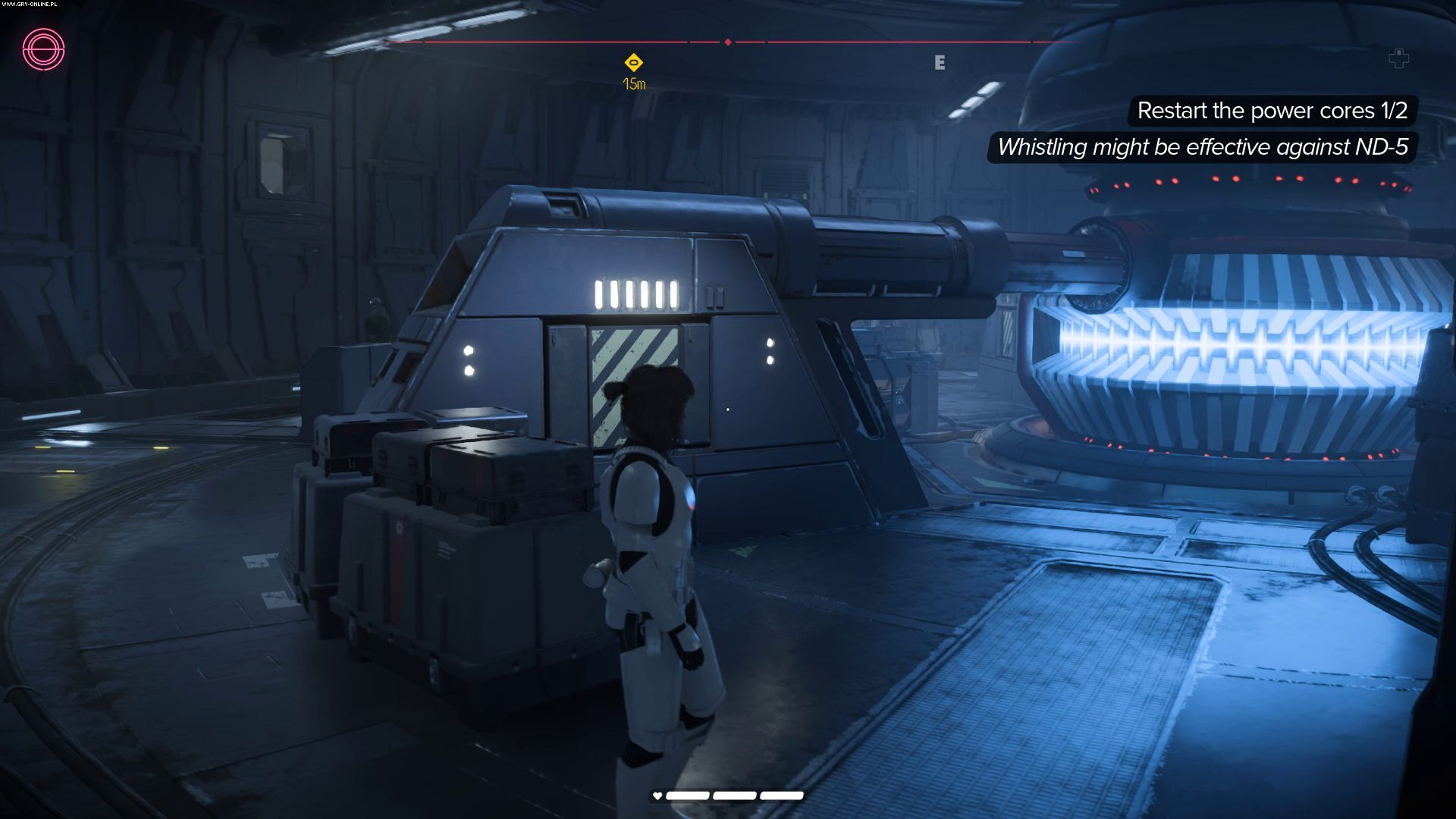Open the 'Restart the power cores' objective tracker
This screenshot has width=1456, height=819.
pos(1272,111)
